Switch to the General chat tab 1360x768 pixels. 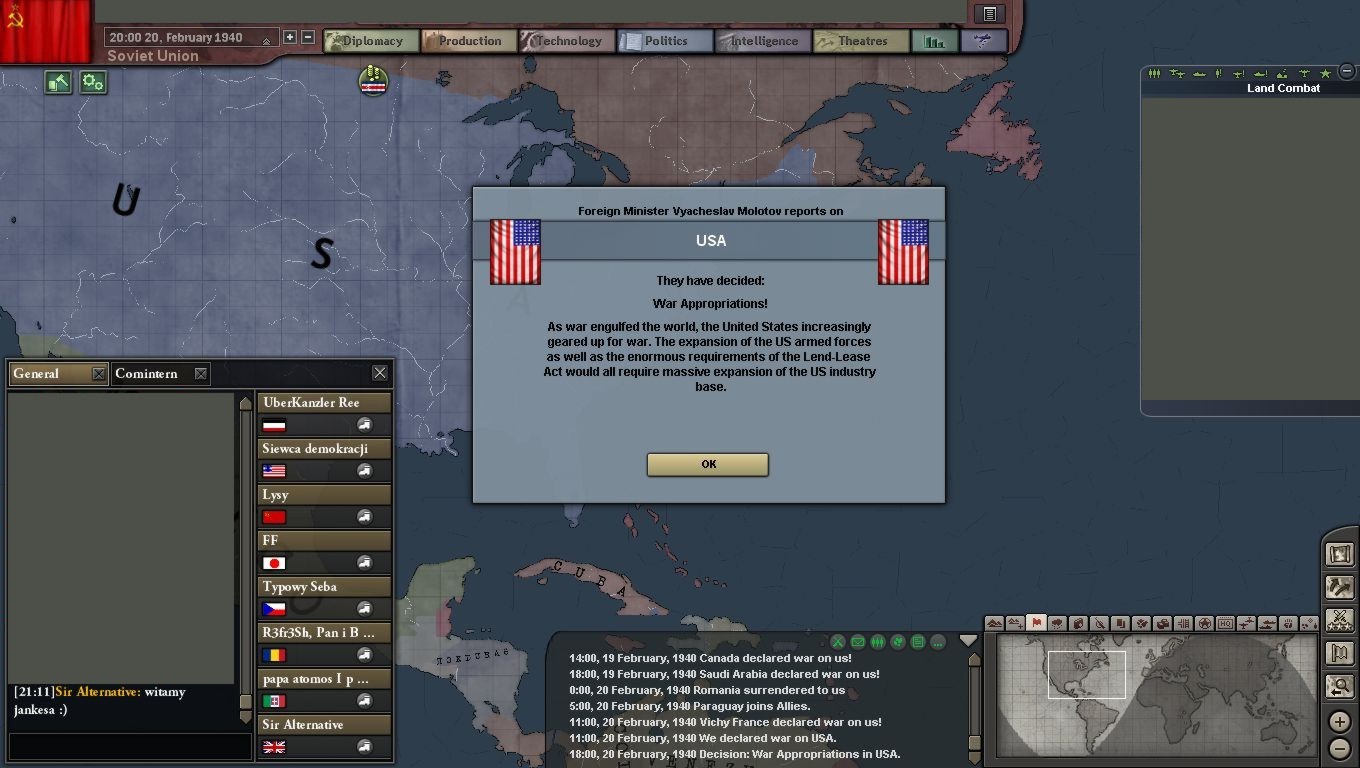(x=48, y=374)
